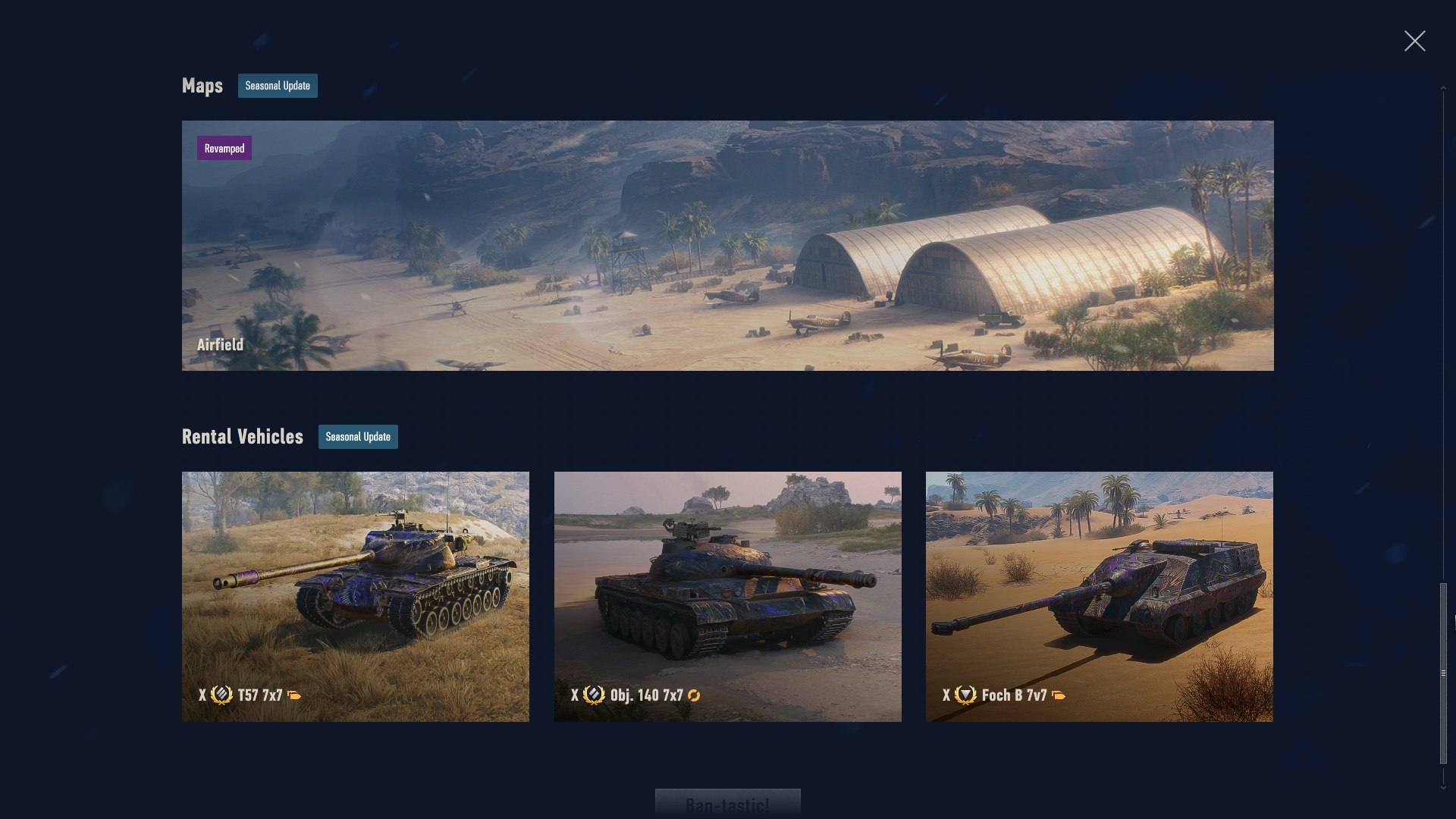Screen dimensions: 1456x819
Task: Close the seasonal update overlay
Action: 1414,41
